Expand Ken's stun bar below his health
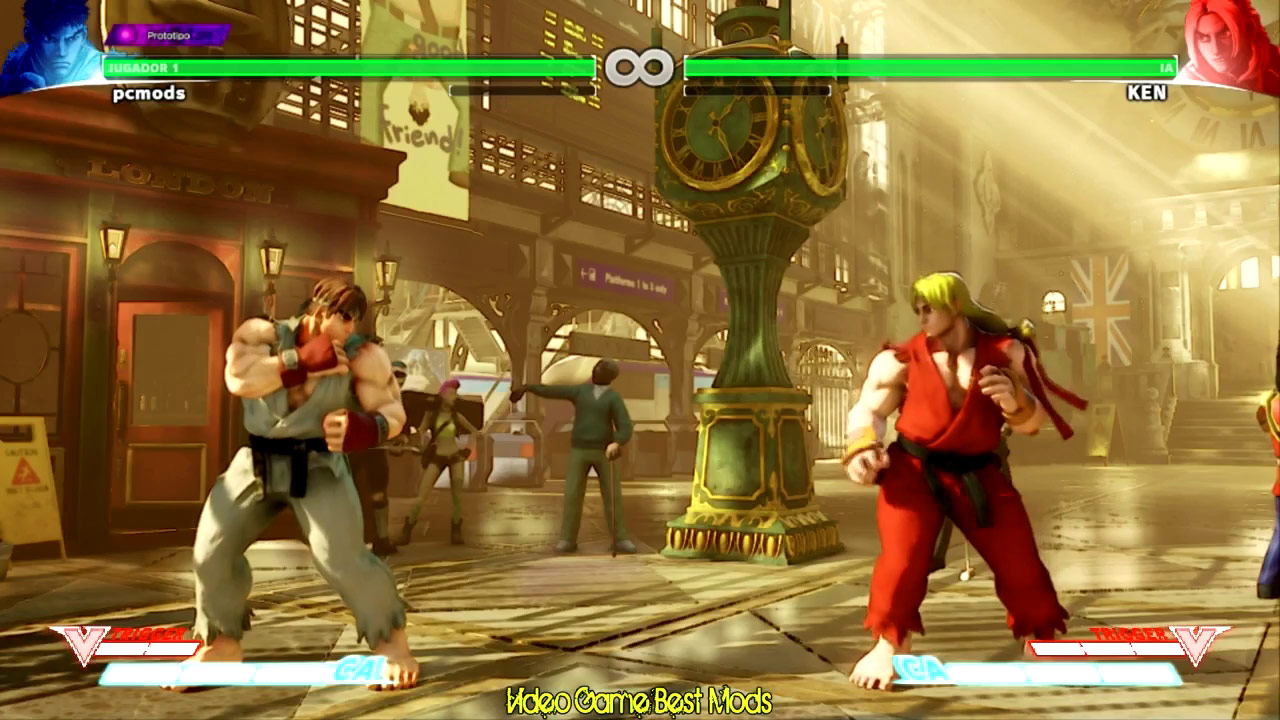 760,90
